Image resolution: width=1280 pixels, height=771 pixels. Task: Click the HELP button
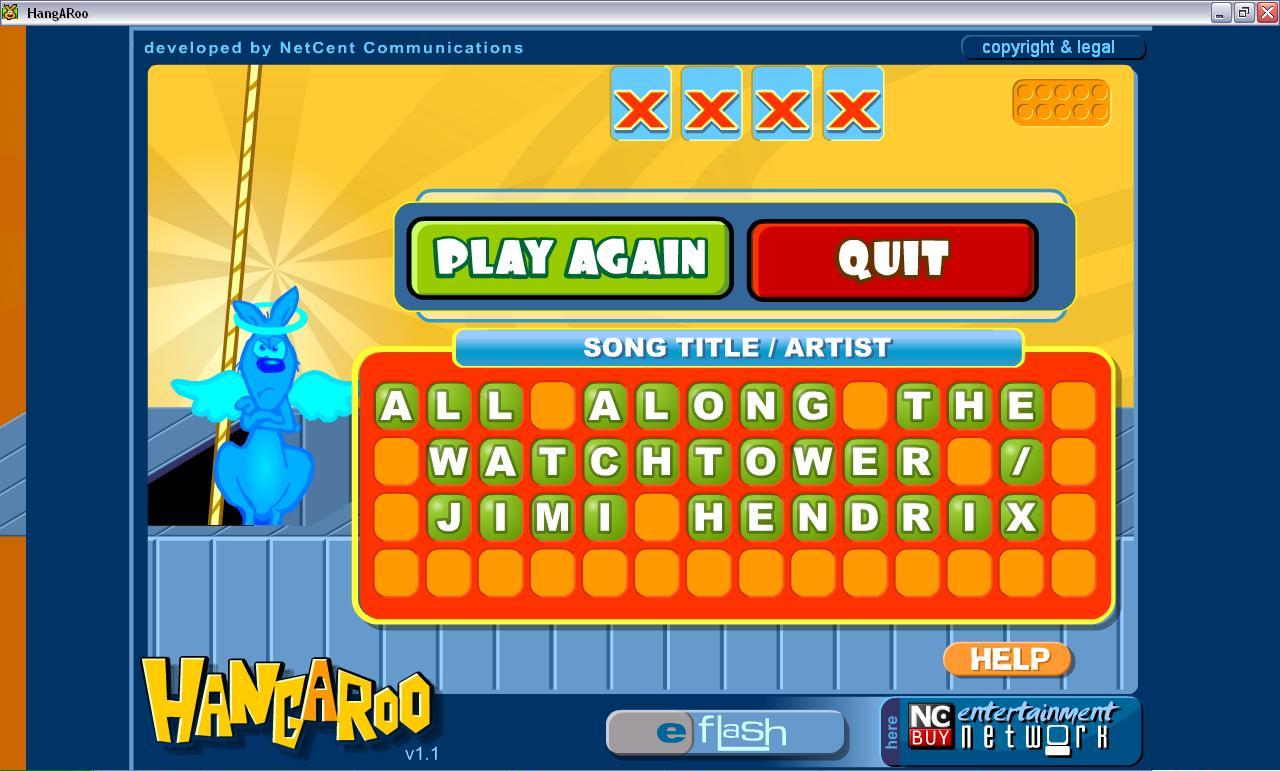tap(1007, 659)
